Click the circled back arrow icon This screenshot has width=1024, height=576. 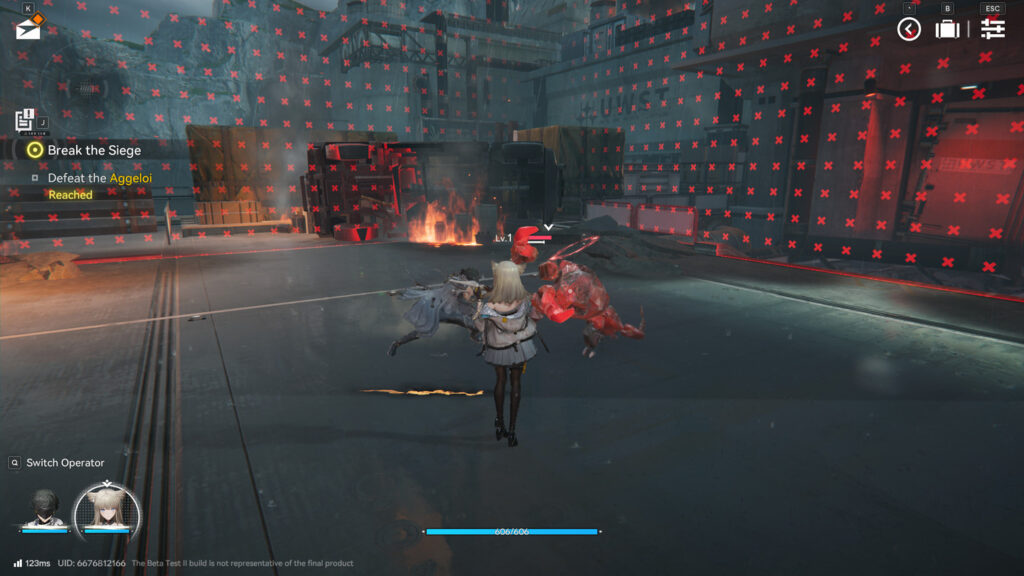coord(908,29)
